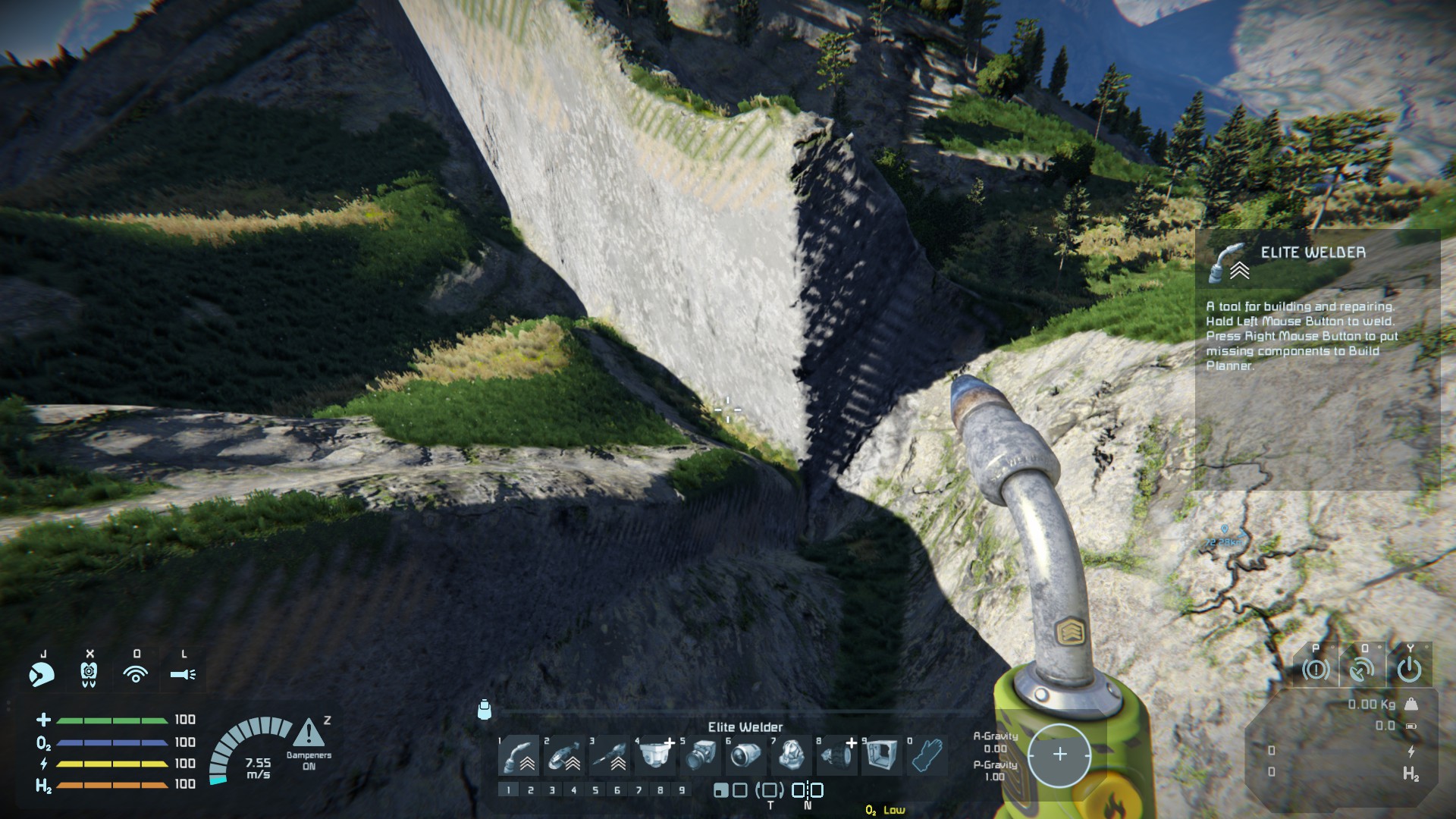Toggle the Dampeners warning indicator
1456x819 pixels.
coord(309,734)
